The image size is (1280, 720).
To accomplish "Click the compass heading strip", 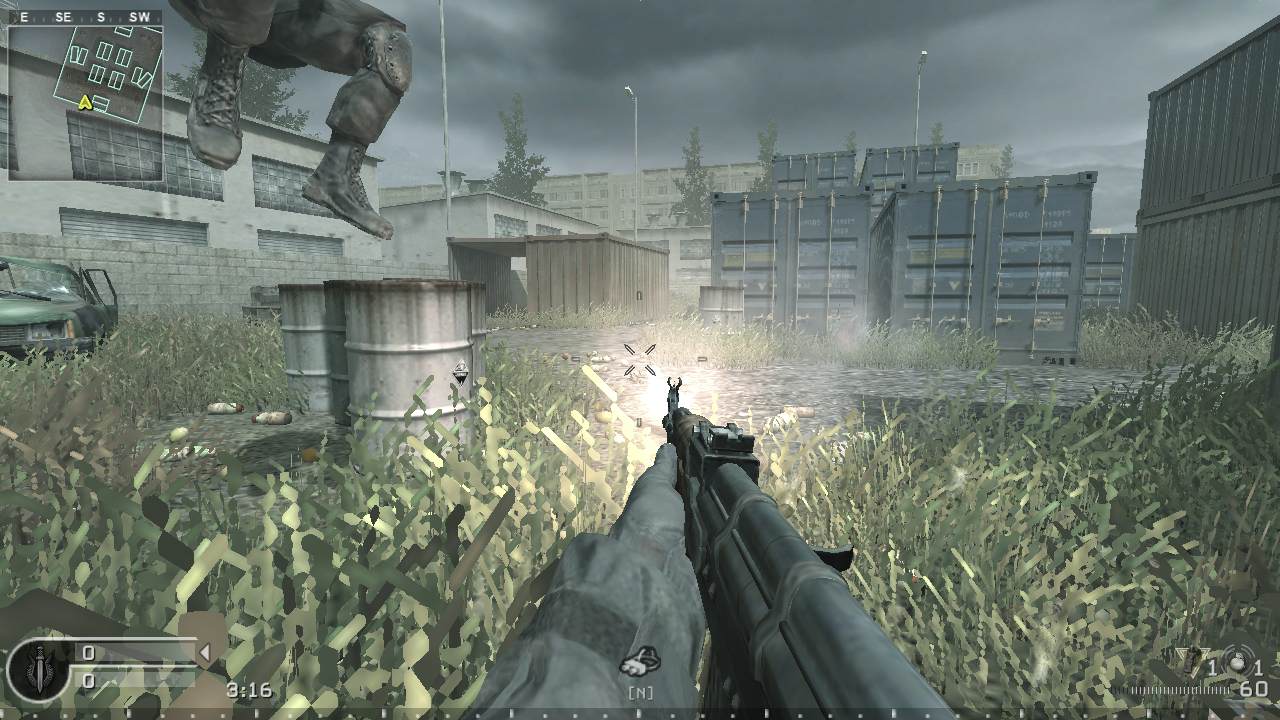I will point(85,17).
